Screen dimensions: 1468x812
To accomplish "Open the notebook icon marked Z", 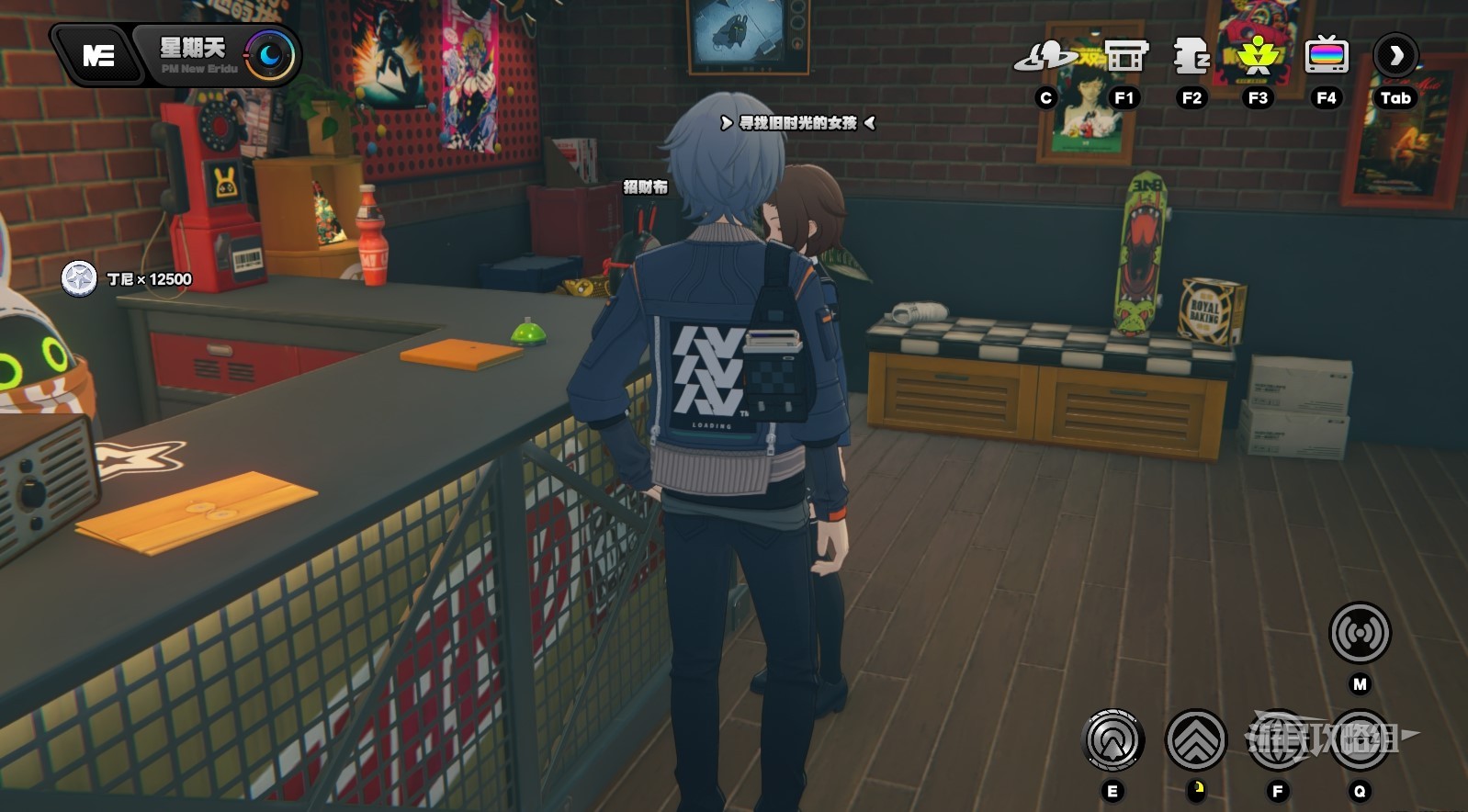I will coord(1191,57).
